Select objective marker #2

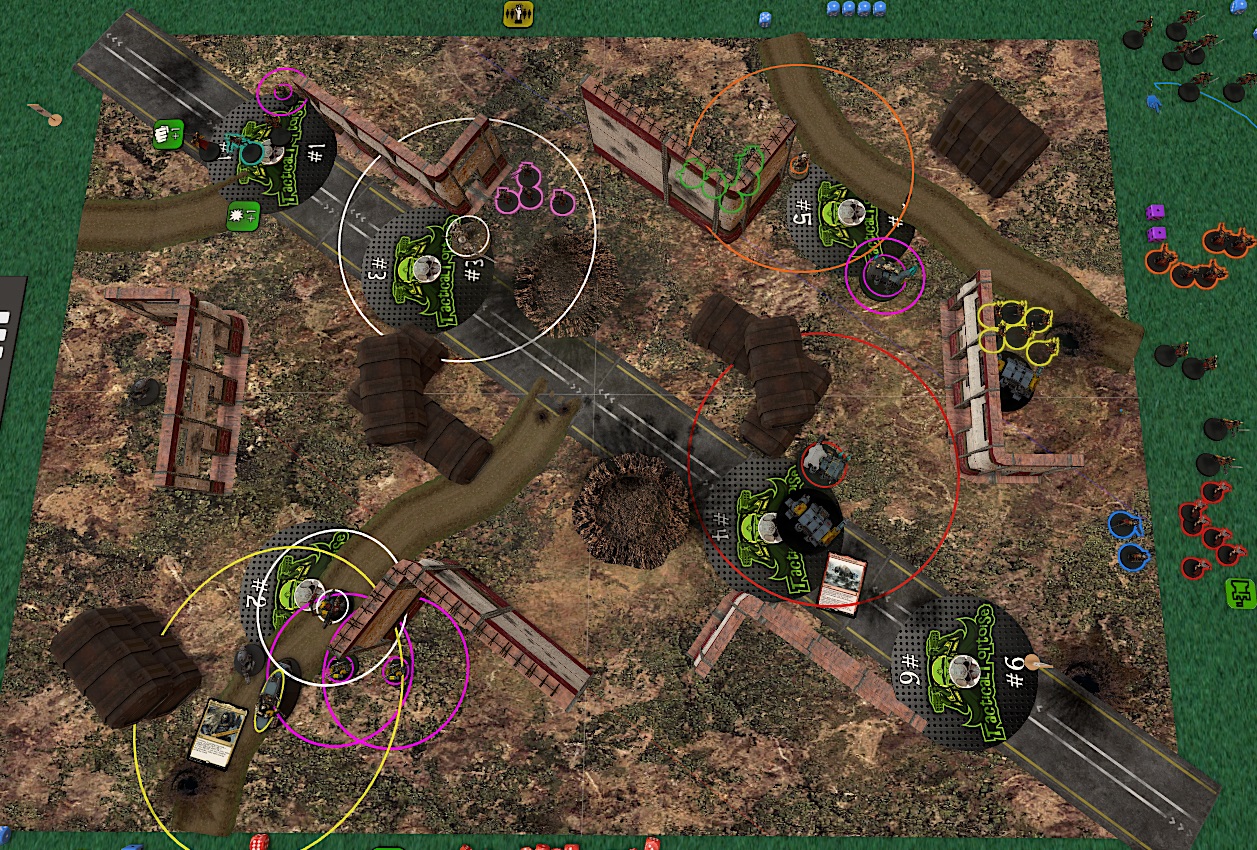coord(305,588)
